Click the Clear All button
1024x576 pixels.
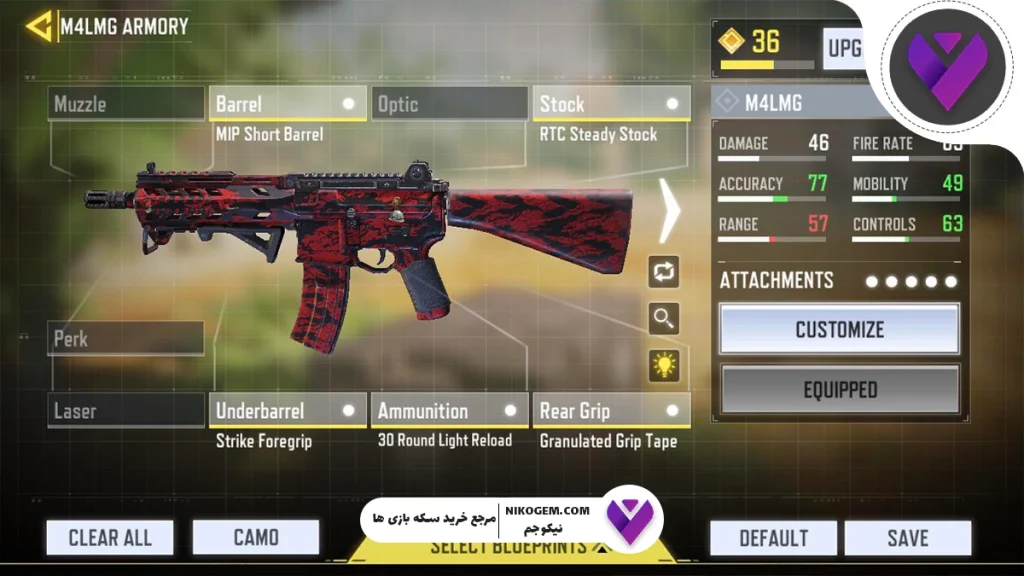pos(110,538)
